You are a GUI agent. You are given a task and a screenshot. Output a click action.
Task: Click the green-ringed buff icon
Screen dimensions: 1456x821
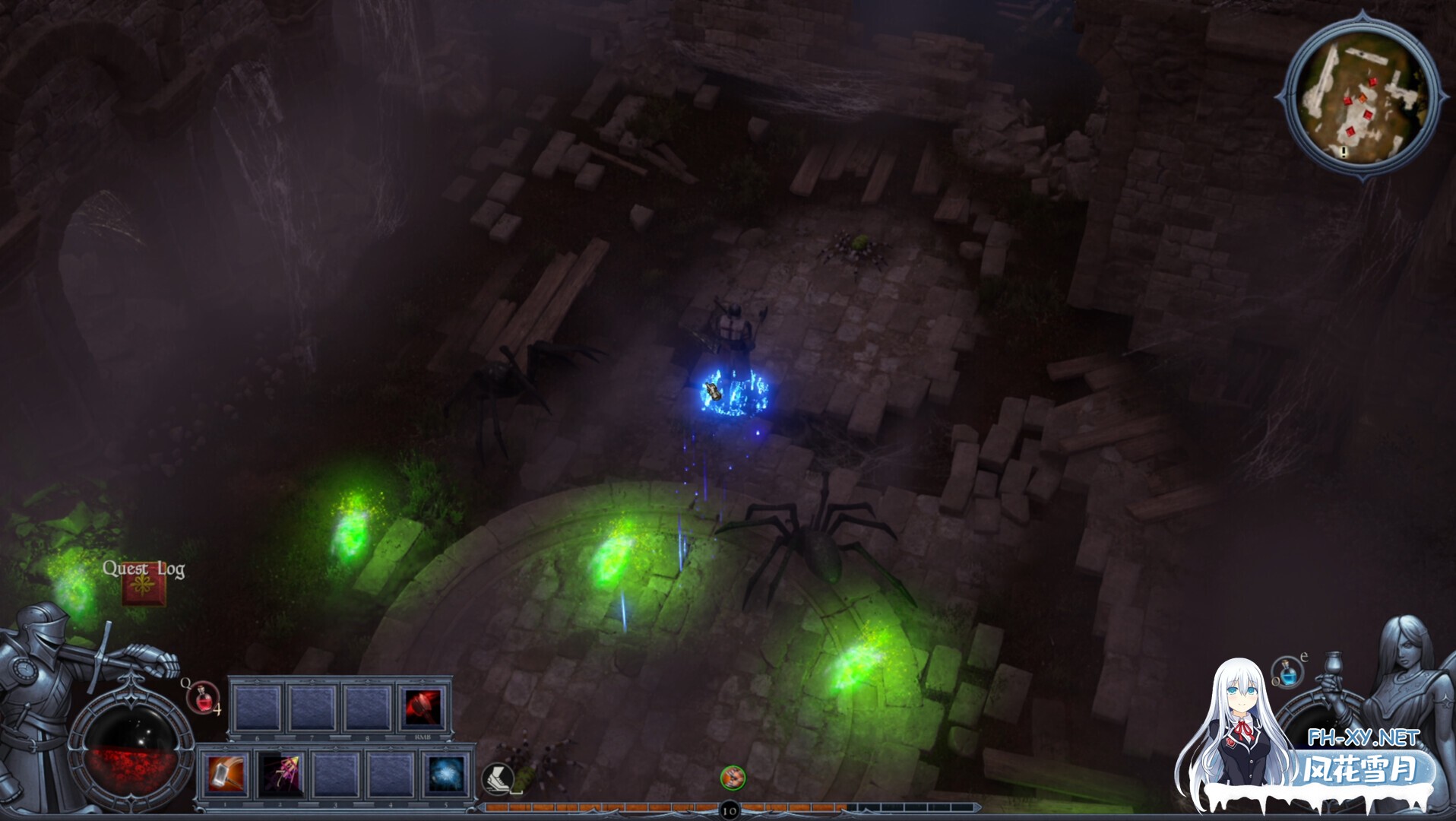pyautogui.click(x=733, y=777)
